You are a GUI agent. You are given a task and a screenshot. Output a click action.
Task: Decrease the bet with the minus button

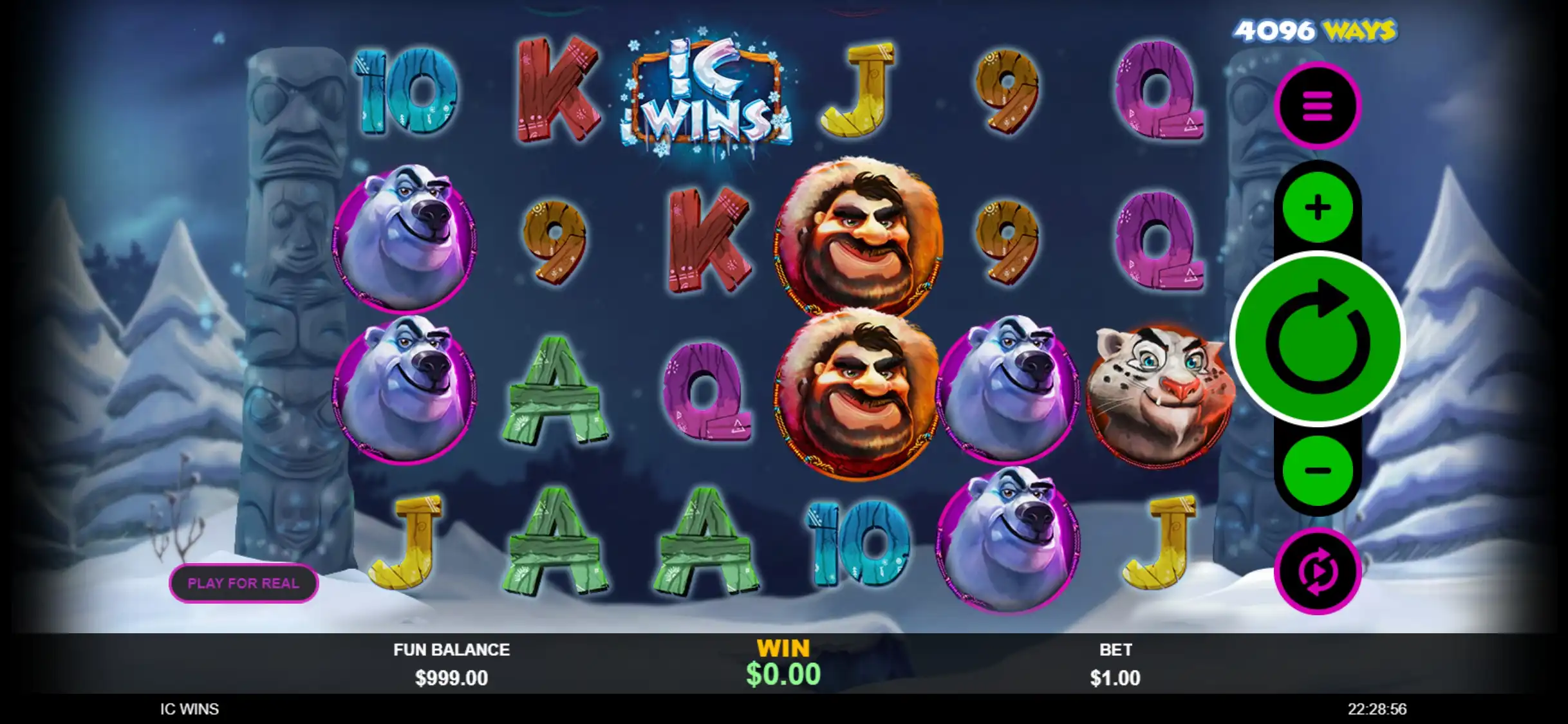(1317, 470)
